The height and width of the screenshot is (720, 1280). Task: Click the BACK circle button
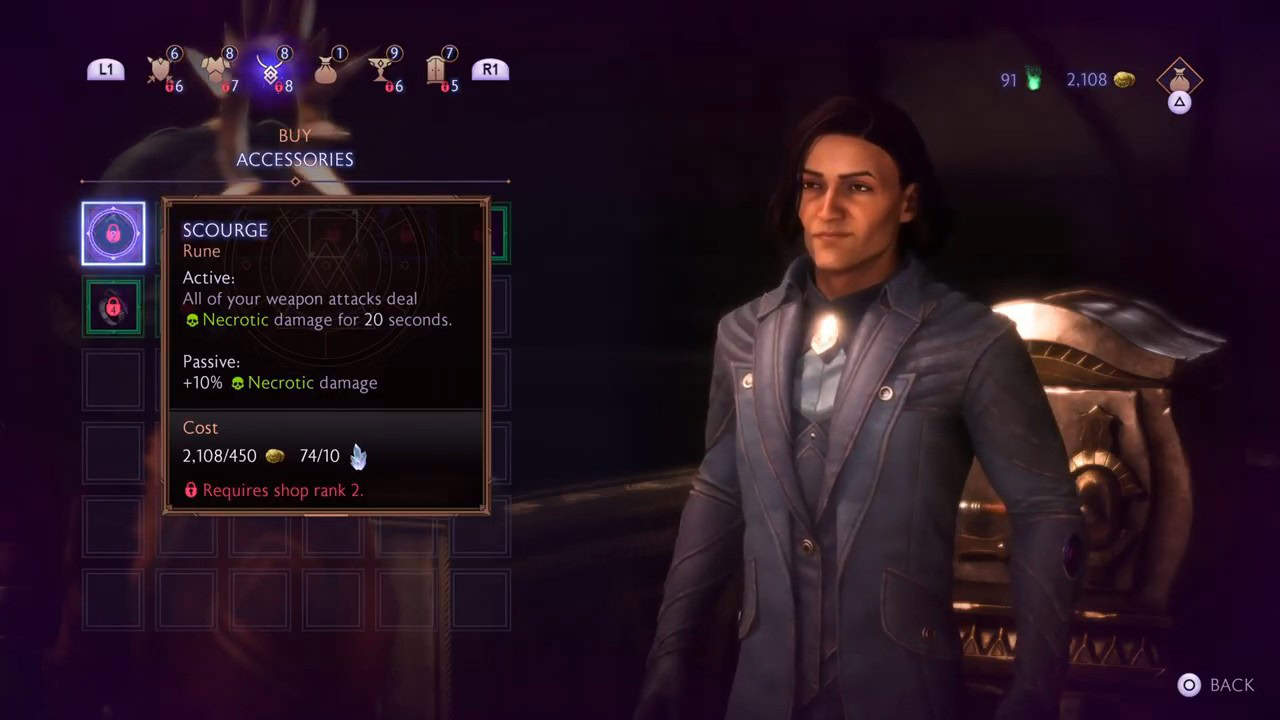tap(1189, 685)
